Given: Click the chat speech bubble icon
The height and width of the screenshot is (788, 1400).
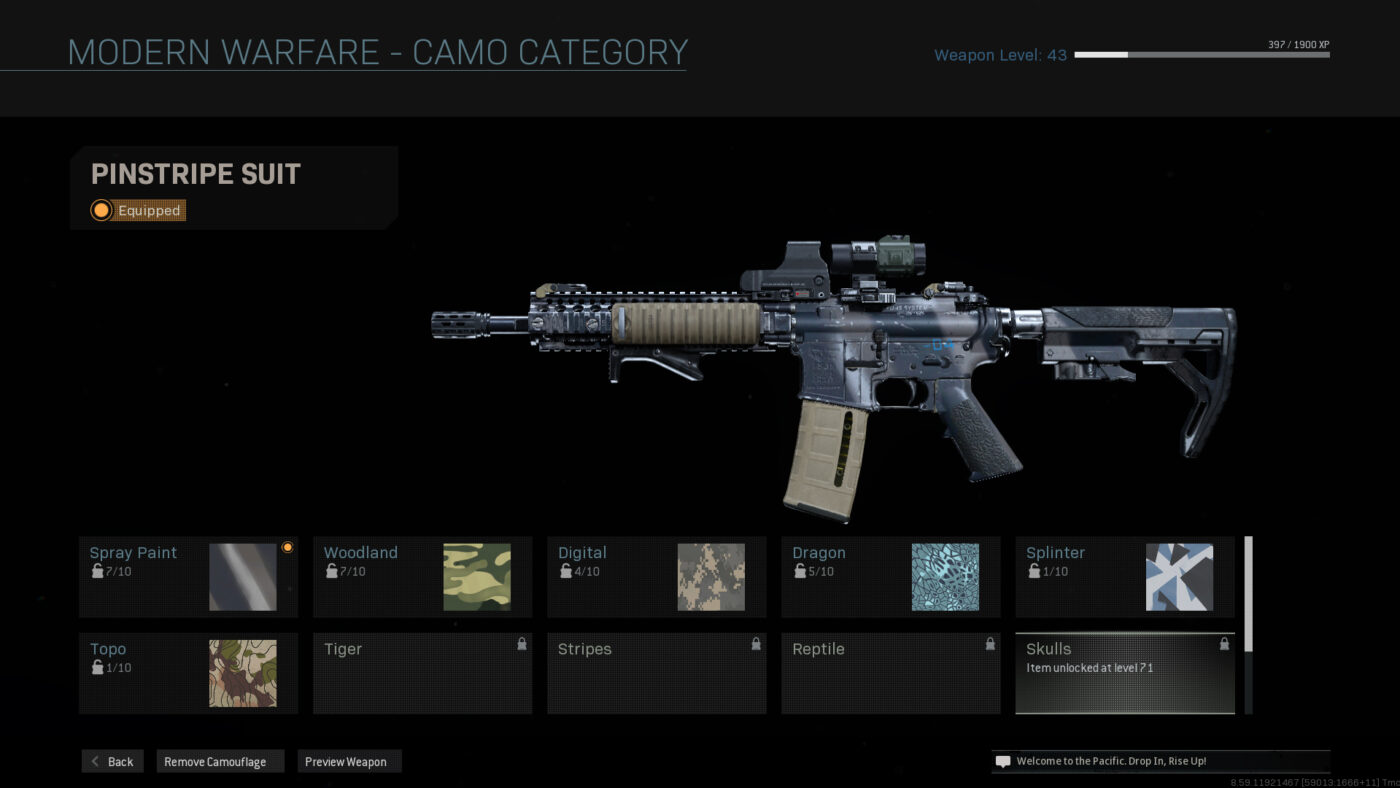Looking at the screenshot, I should [1002, 761].
